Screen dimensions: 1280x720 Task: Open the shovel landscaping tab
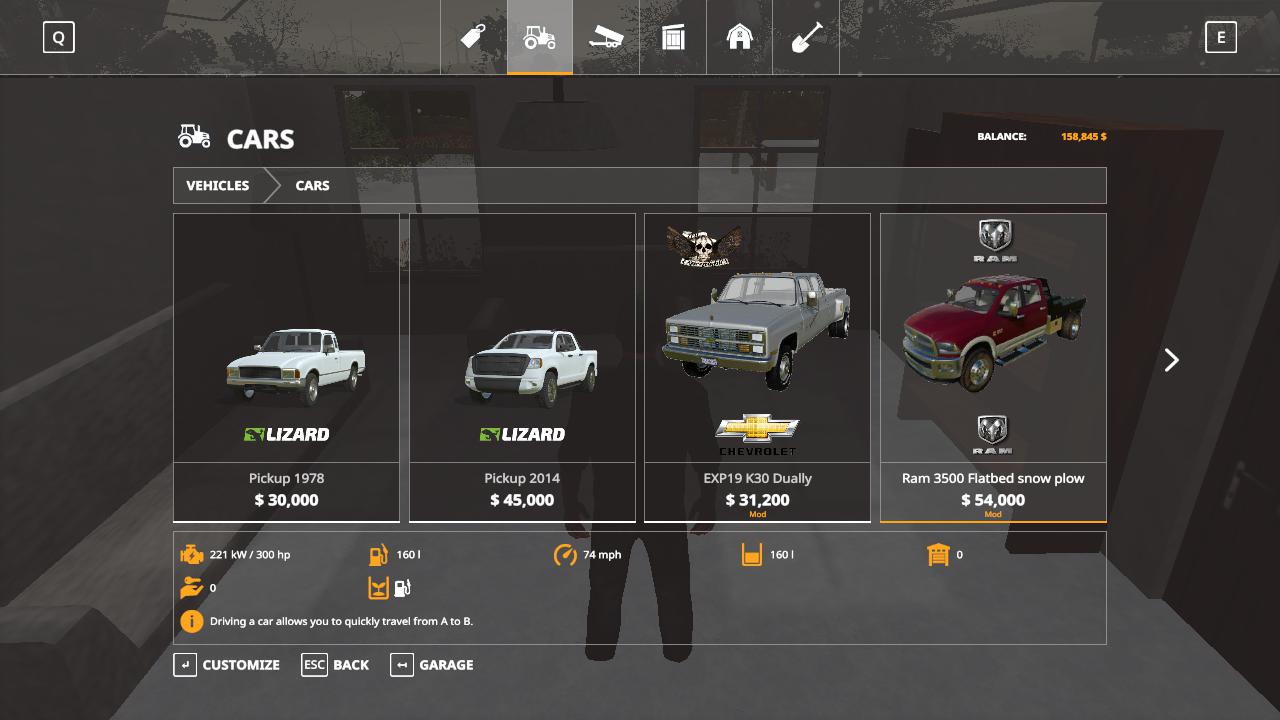(x=807, y=38)
